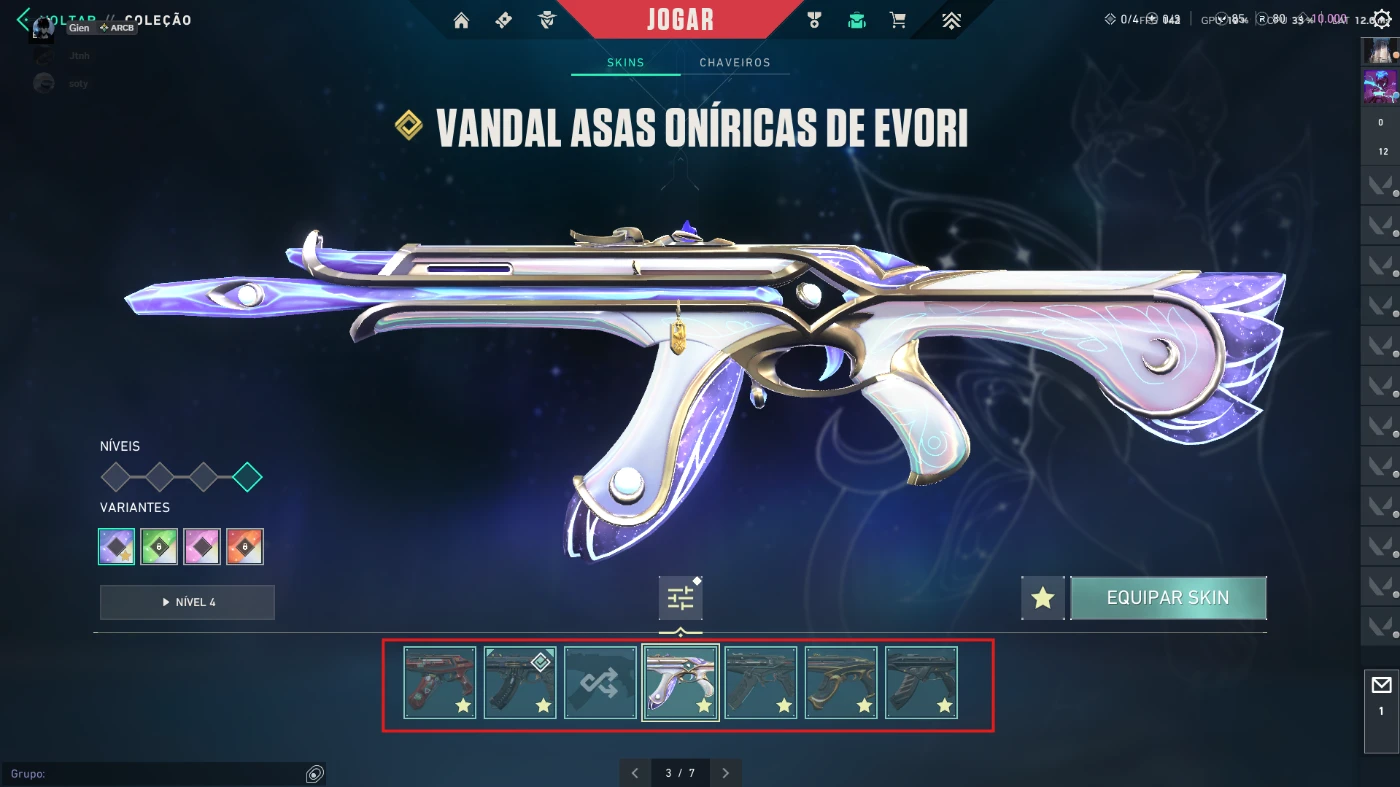Open the skin inspect filter icon below weapon
This screenshot has width=1400, height=787.
click(x=680, y=597)
